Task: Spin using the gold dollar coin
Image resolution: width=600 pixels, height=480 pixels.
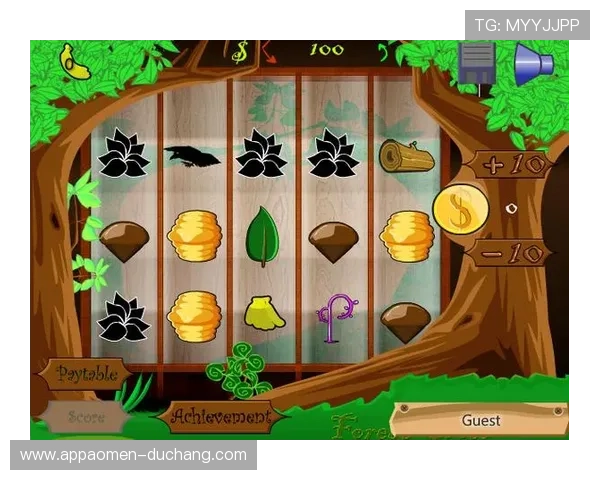Action: click(461, 209)
